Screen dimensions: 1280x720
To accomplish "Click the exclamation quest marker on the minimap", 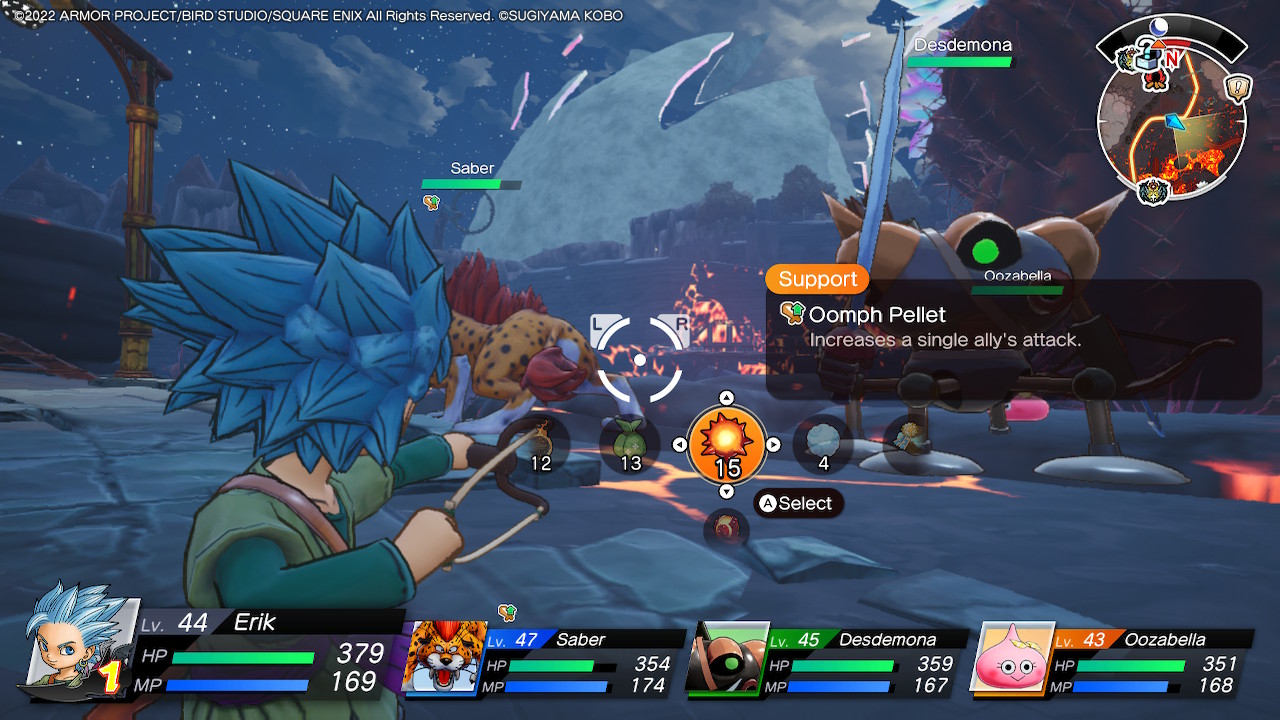I will pos(1238,88).
